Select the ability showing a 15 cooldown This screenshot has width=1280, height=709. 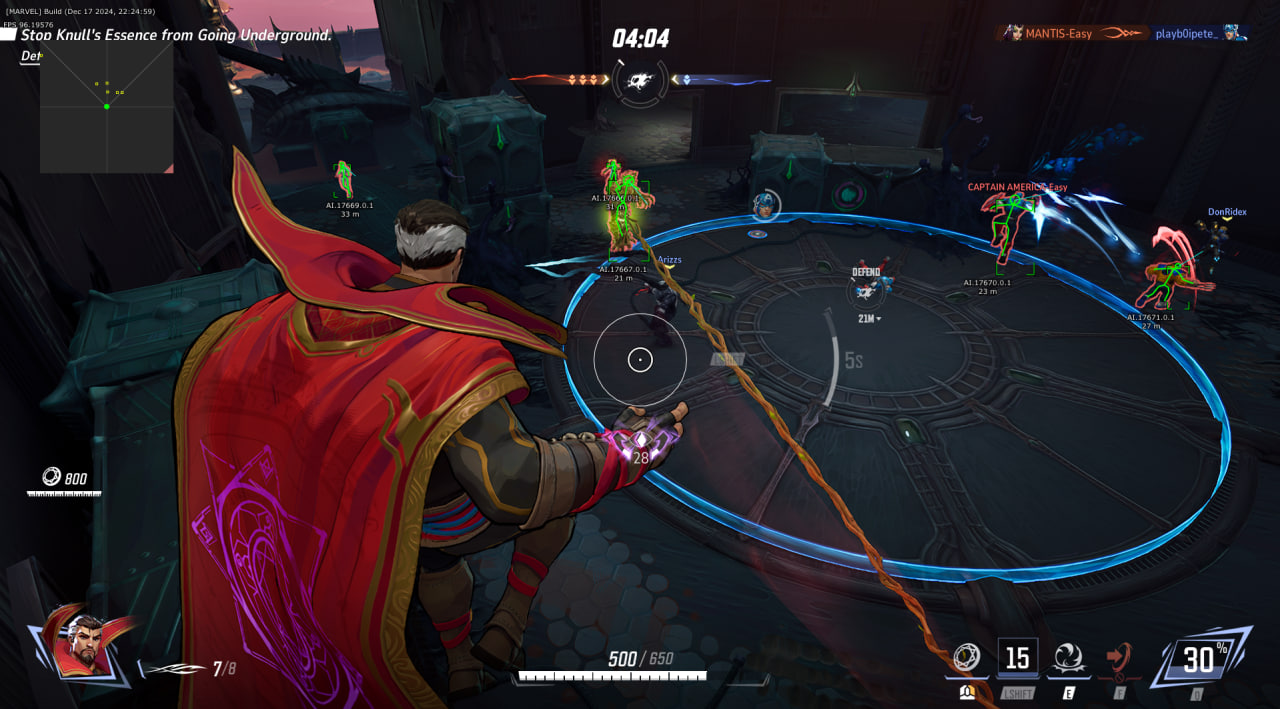(1017, 657)
